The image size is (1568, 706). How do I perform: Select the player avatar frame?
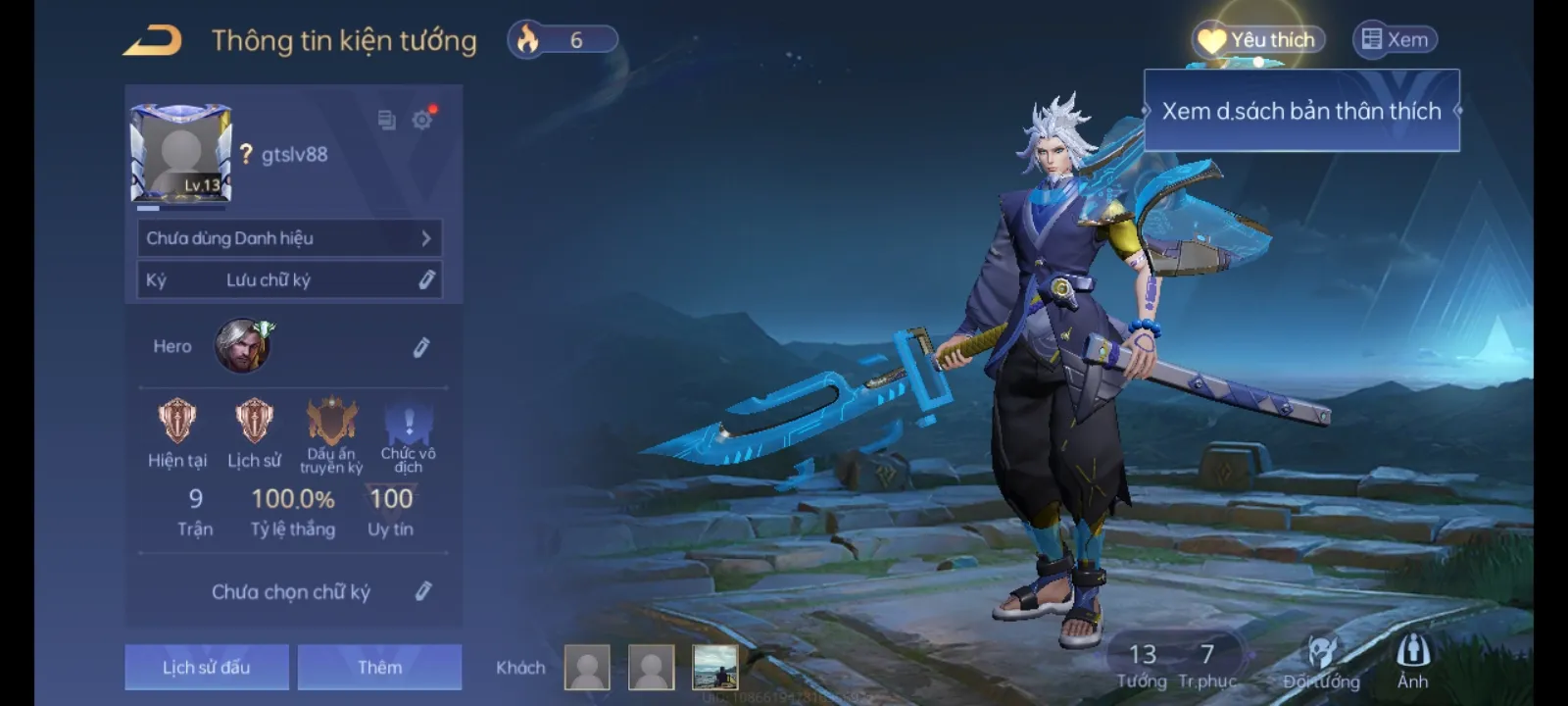point(181,153)
